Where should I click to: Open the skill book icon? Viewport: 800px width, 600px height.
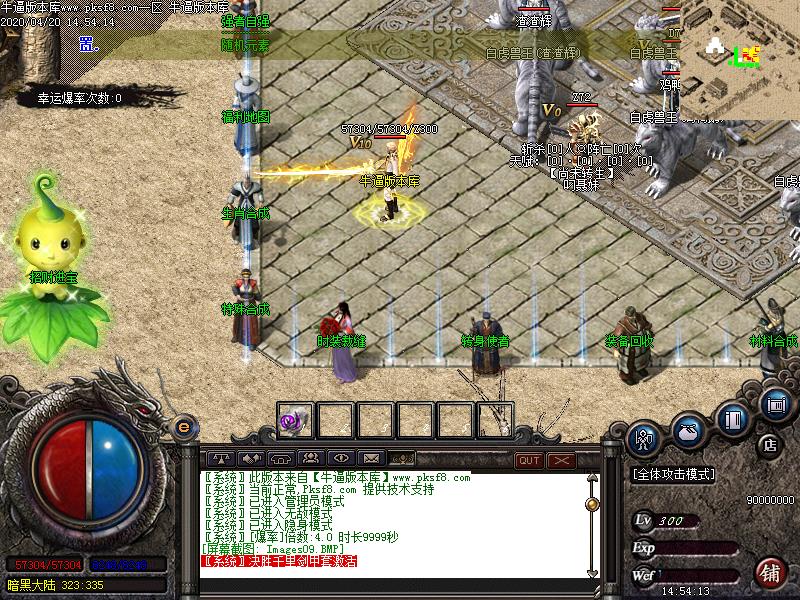735,417
